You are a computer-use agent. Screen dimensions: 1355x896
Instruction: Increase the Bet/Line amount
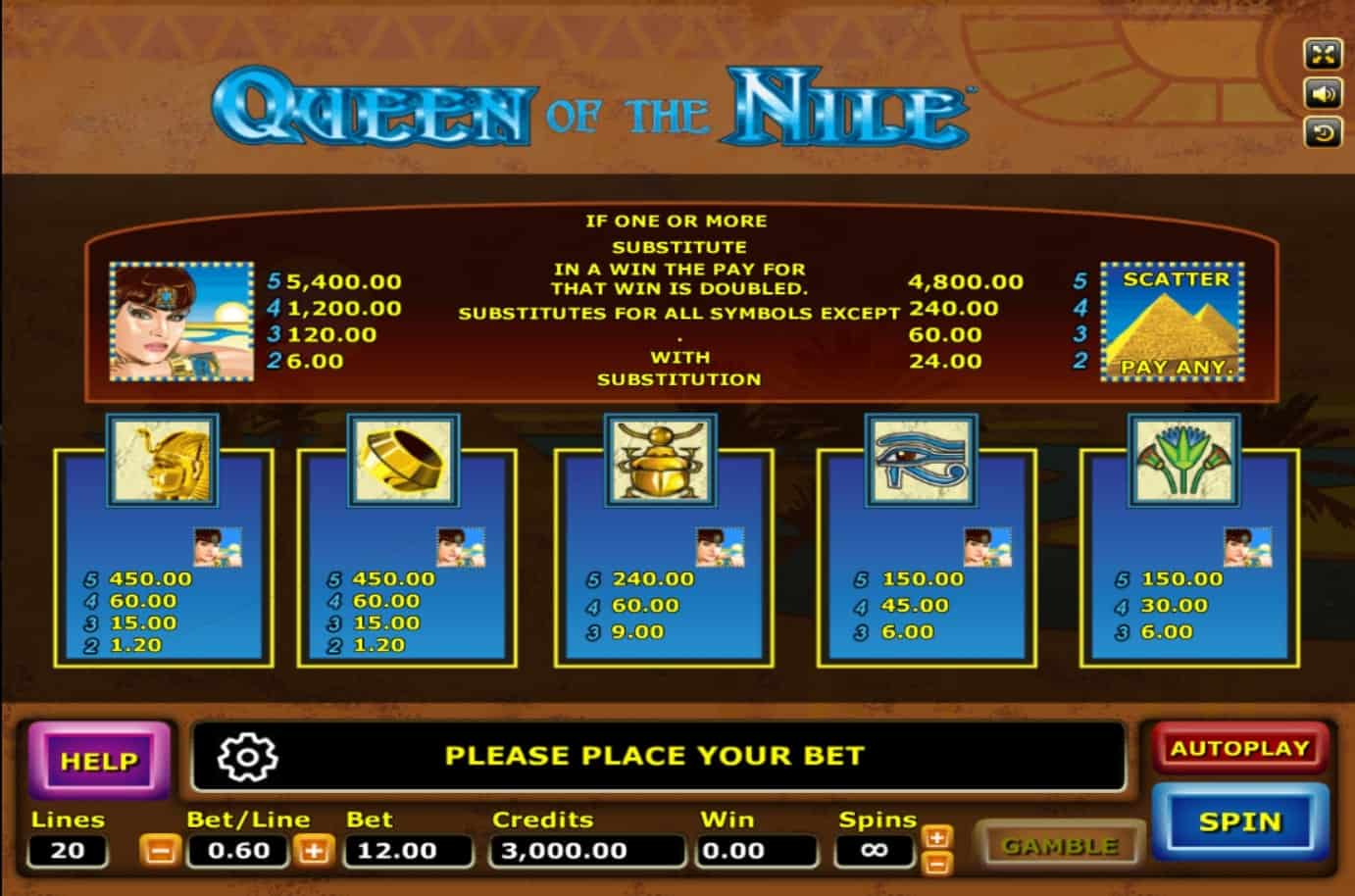(x=314, y=850)
